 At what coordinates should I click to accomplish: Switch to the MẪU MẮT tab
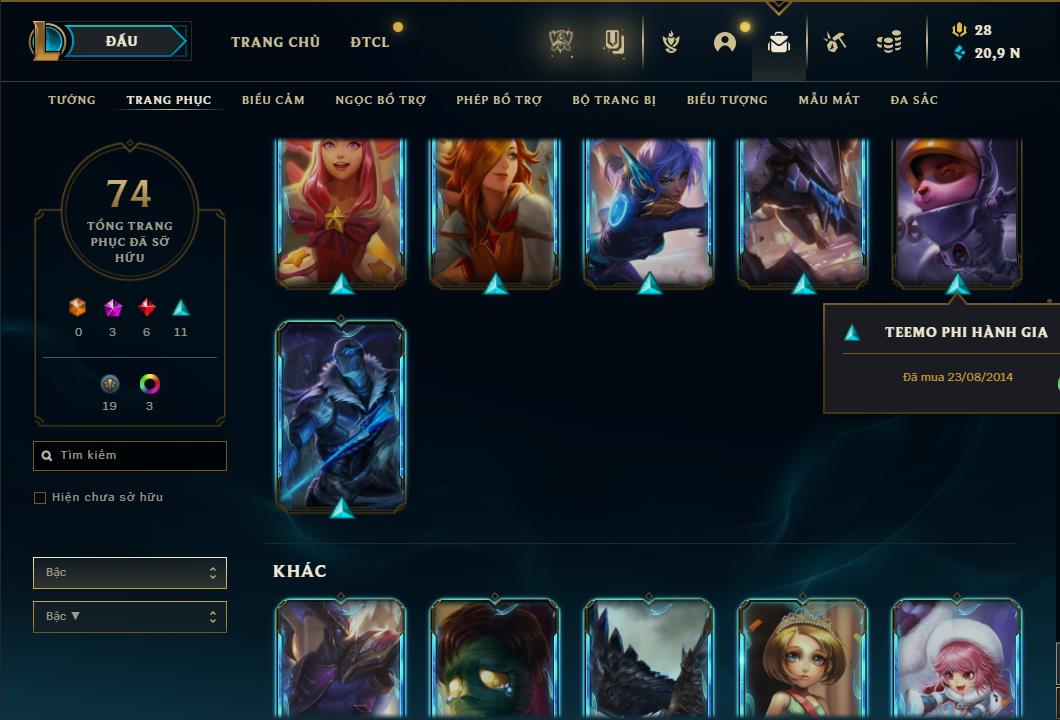point(829,100)
